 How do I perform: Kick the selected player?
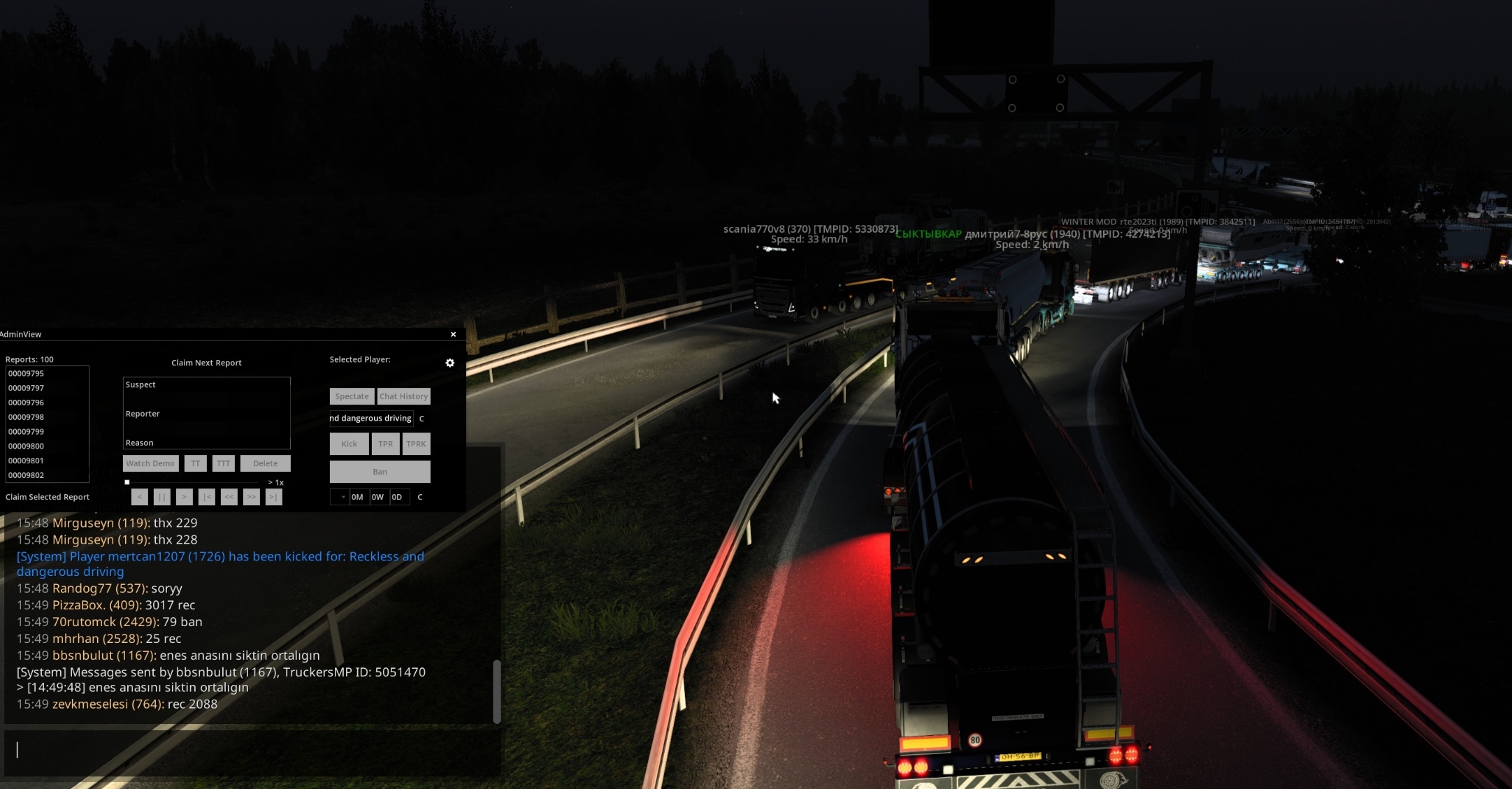pos(349,444)
